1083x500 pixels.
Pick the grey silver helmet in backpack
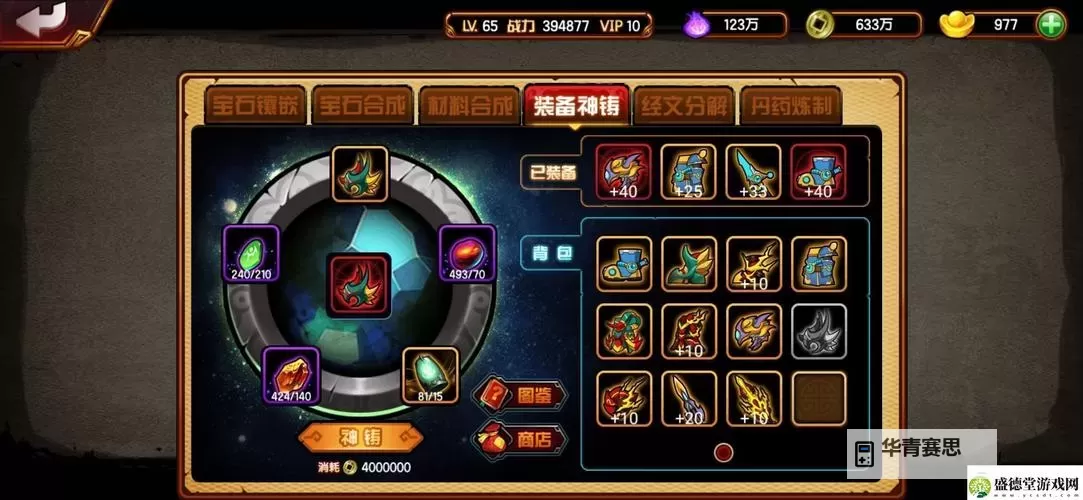pos(818,331)
